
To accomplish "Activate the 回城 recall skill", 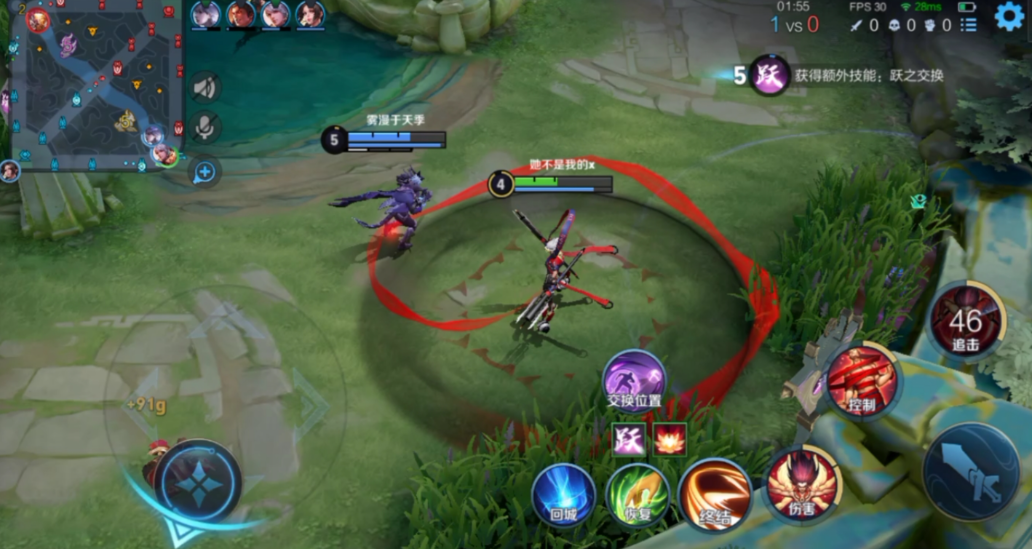I will (563, 495).
